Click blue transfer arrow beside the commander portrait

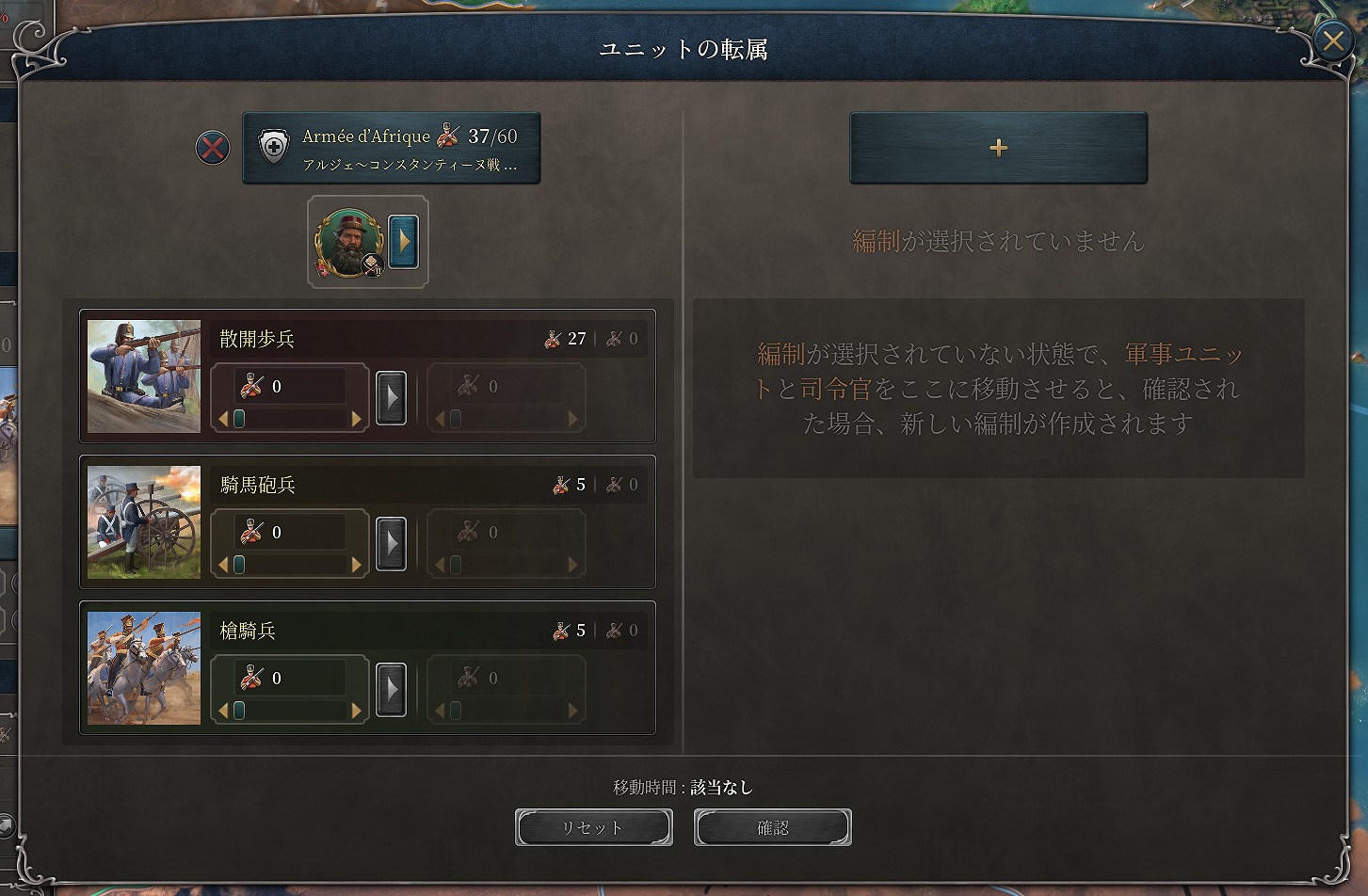tap(404, 240)
